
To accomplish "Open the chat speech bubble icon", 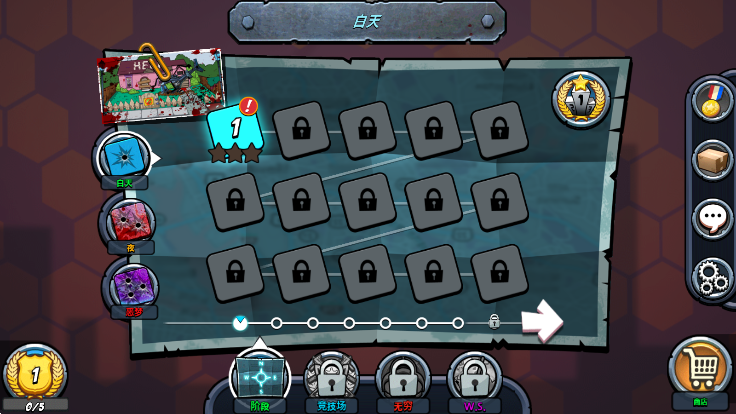I will (712, 219).
